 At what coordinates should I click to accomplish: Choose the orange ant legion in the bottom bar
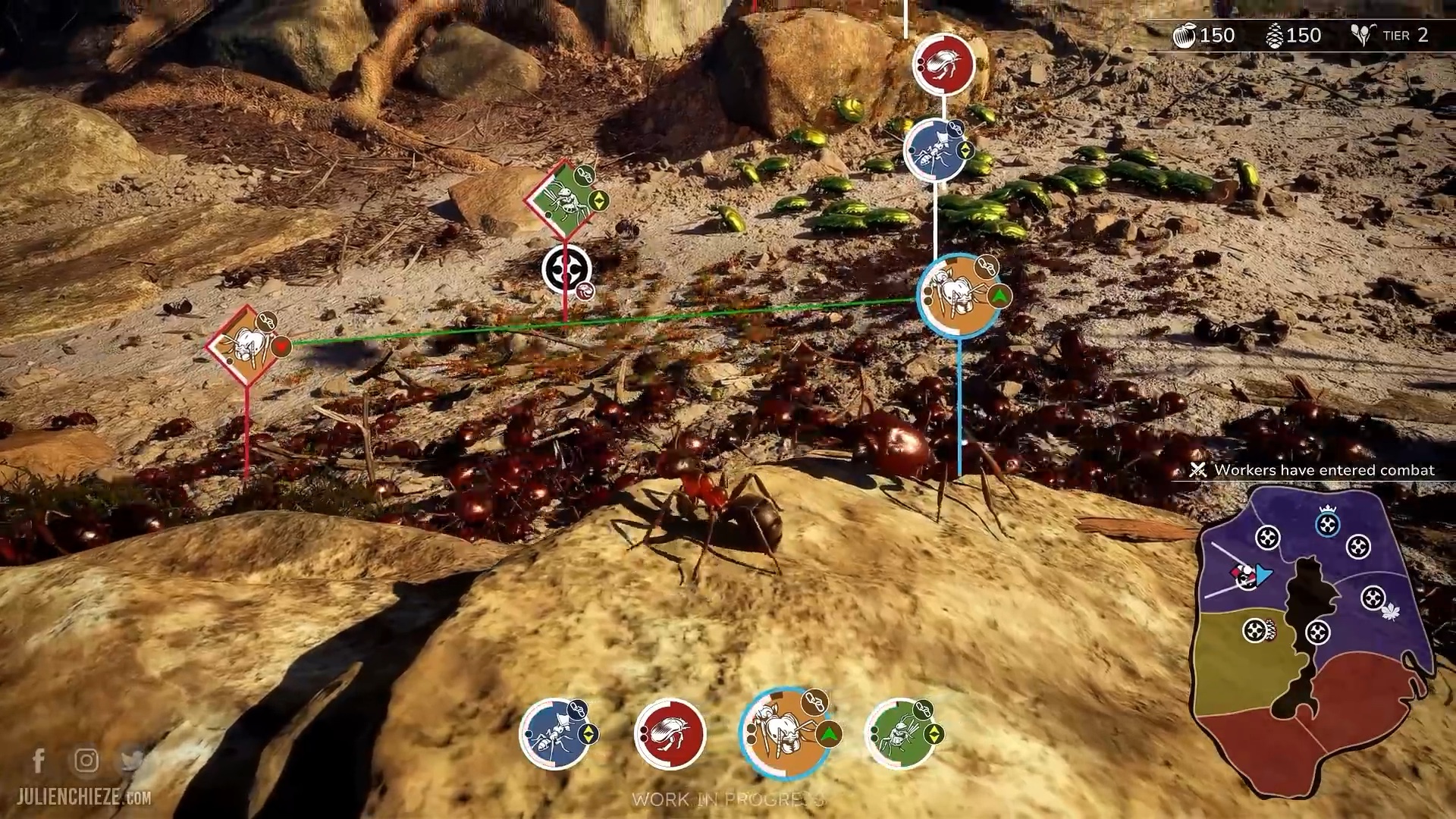785,733
